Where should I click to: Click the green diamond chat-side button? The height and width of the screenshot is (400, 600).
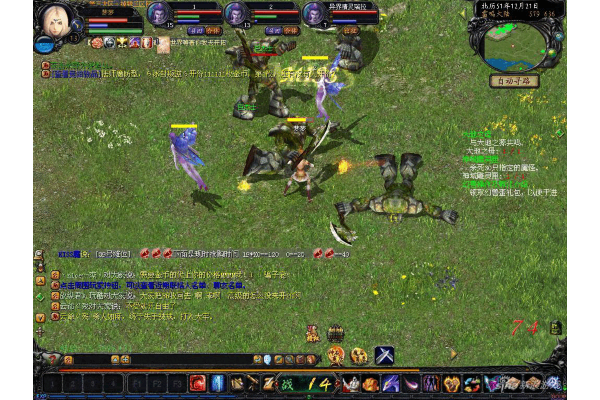[40, 297]
